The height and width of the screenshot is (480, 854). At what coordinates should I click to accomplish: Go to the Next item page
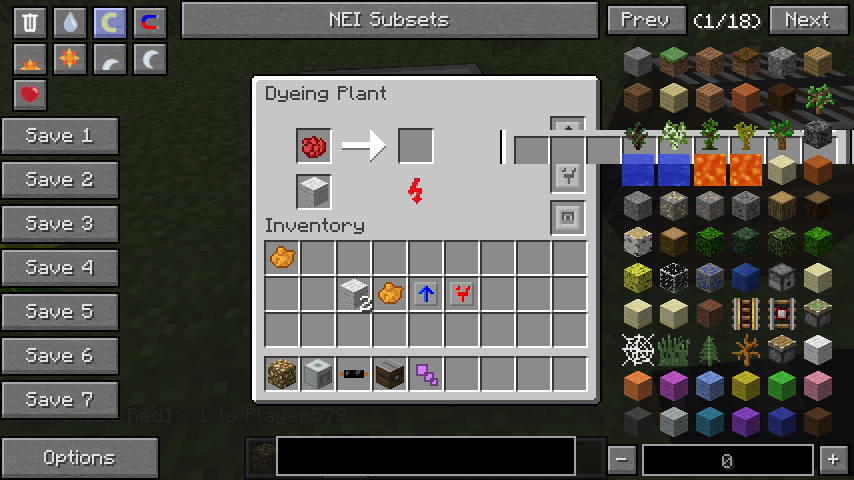(x=806, y=20)
